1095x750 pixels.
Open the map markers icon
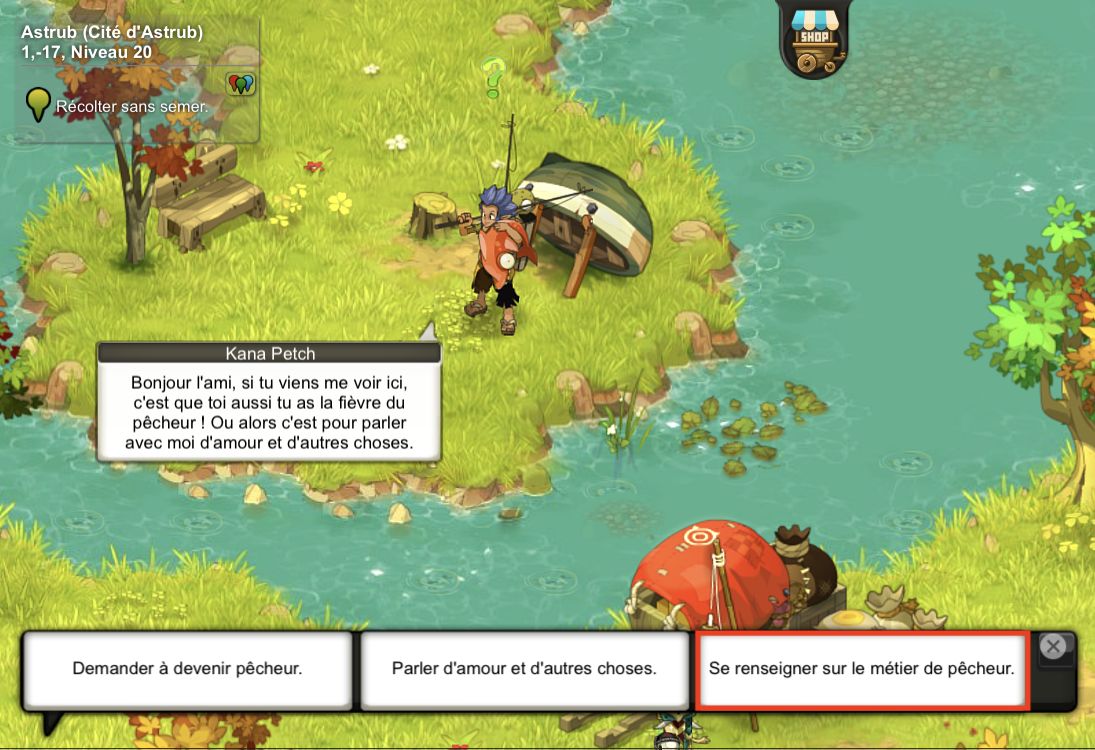[x=240, y=84]
